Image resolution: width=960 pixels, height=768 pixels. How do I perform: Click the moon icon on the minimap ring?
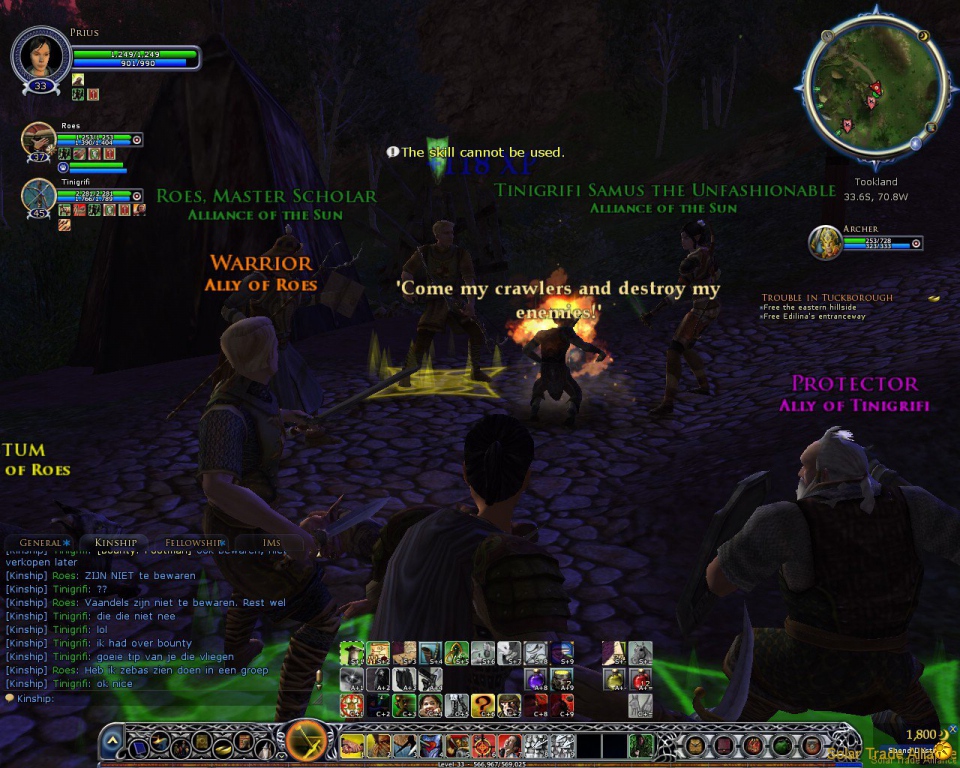[924, 35]
